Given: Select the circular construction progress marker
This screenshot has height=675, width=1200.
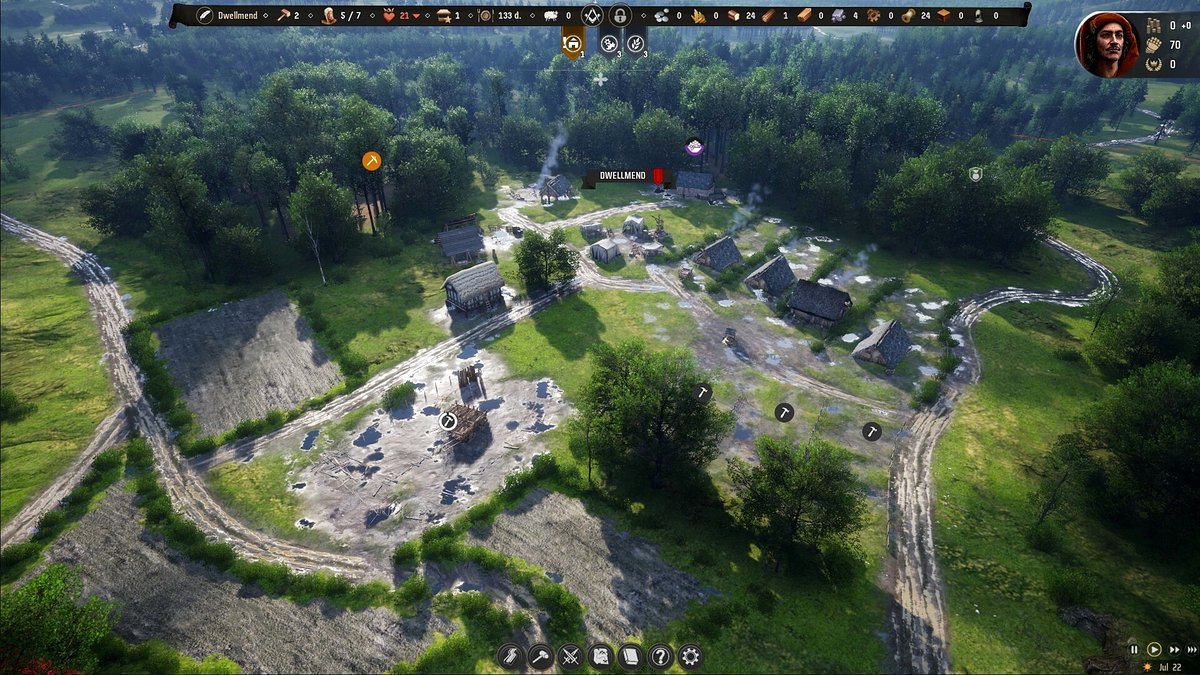Looking at the screenshot, I should (x=449, y=421).
